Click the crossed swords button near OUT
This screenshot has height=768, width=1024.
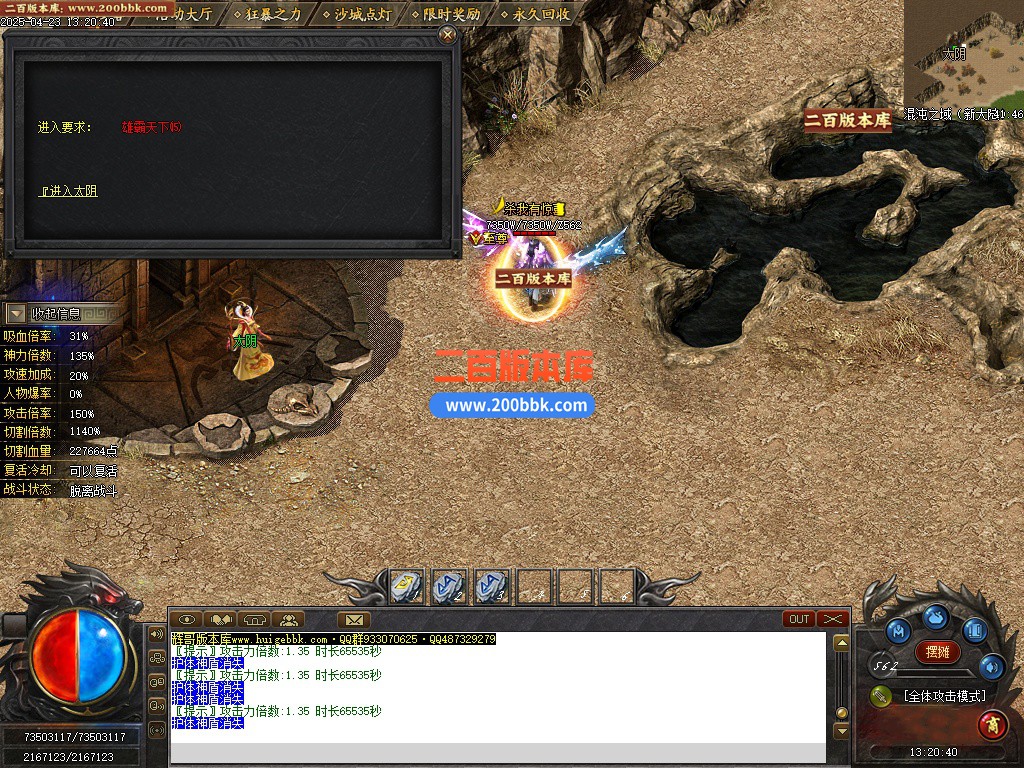833,619
